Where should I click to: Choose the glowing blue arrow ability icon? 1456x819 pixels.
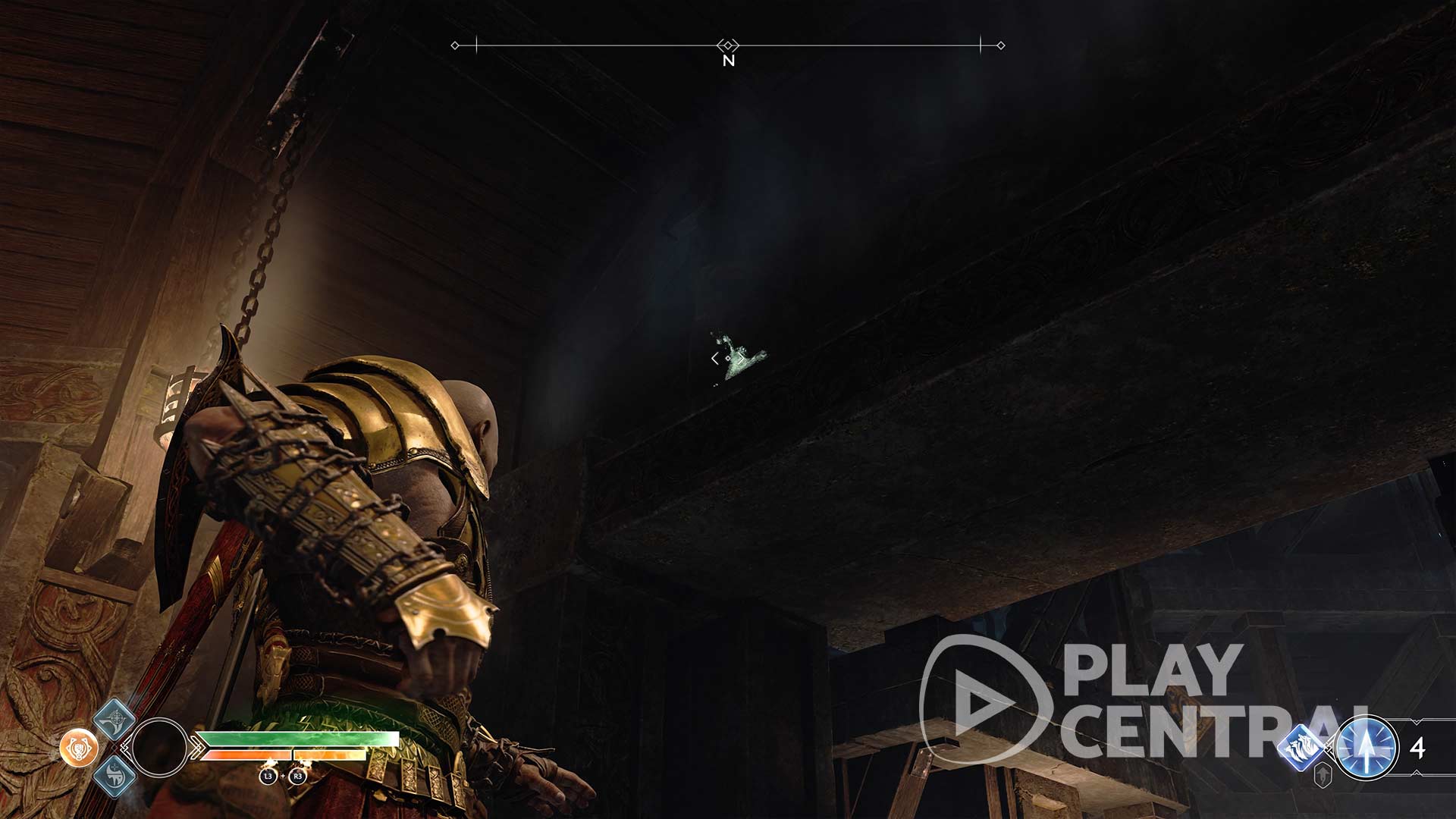[x=1366, y=748]
